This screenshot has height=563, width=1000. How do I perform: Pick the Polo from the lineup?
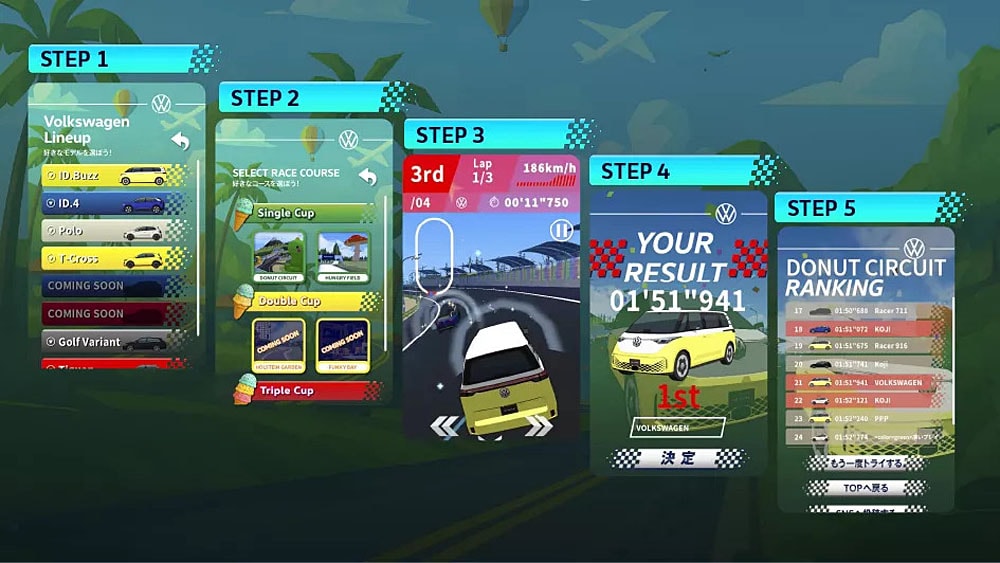click(x=113, y=231)
